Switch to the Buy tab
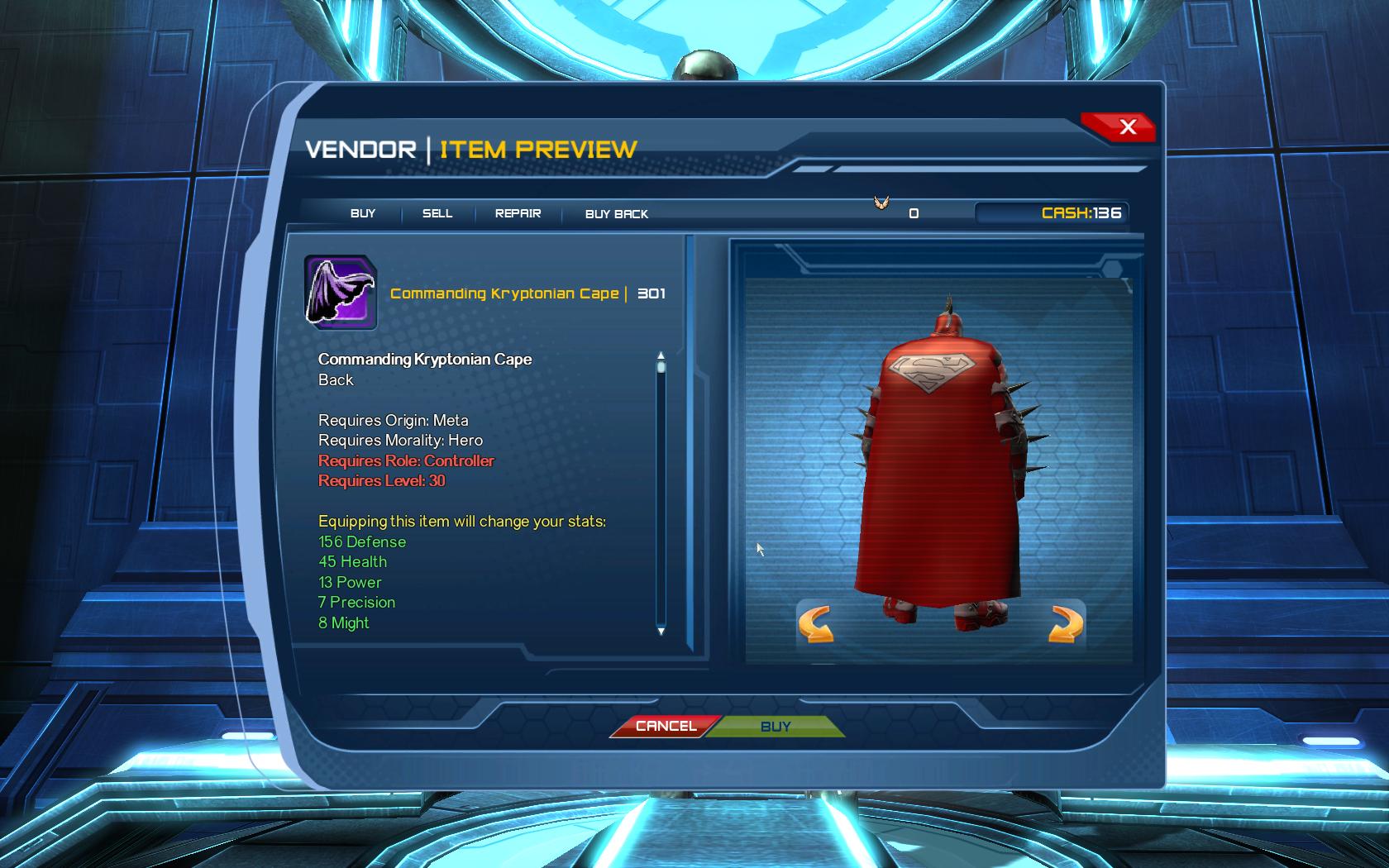 pyautogui.click(x=363, y=213)
